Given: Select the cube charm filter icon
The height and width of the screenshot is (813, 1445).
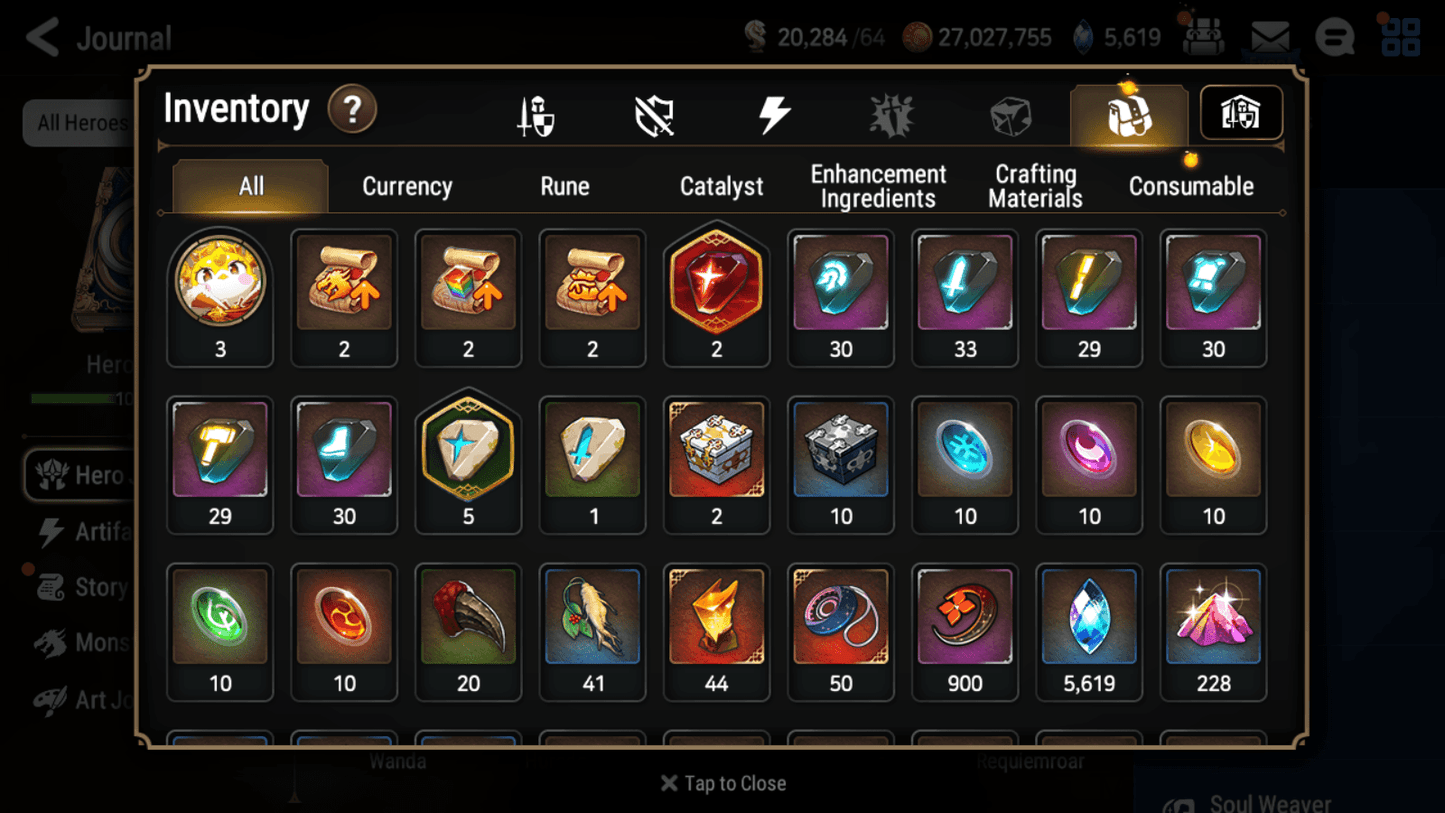Looking at the screenshot, I should (x=1010, y=113).
